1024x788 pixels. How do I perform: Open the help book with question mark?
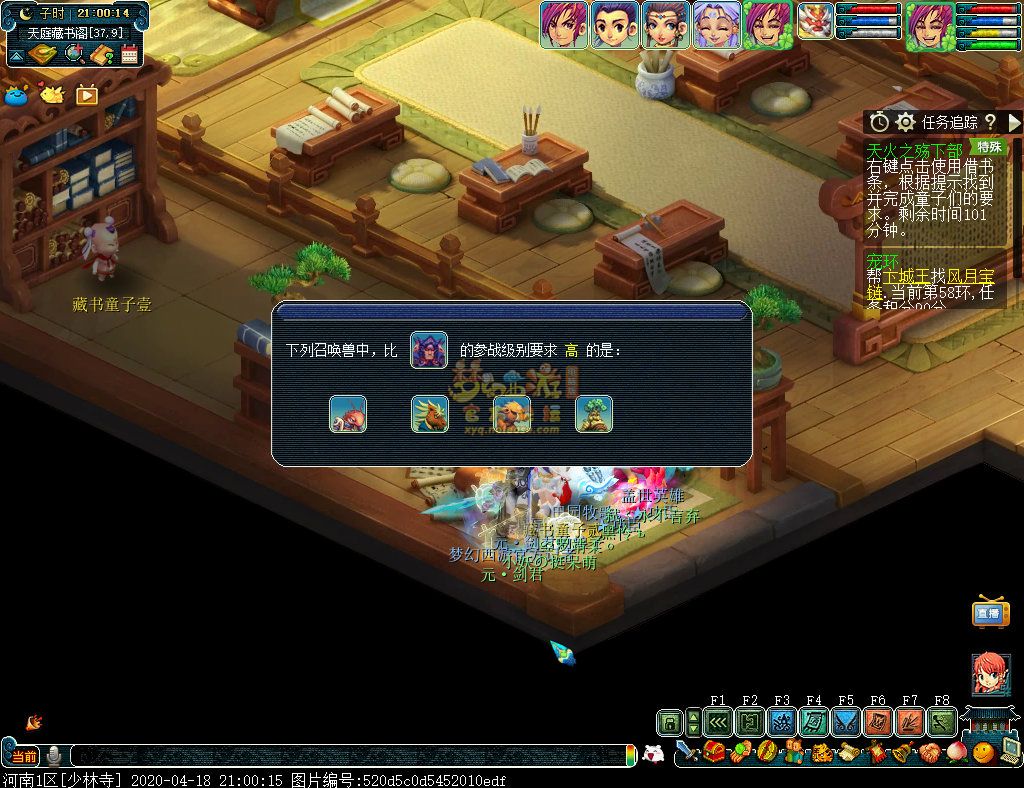click(x=101, y=54)
